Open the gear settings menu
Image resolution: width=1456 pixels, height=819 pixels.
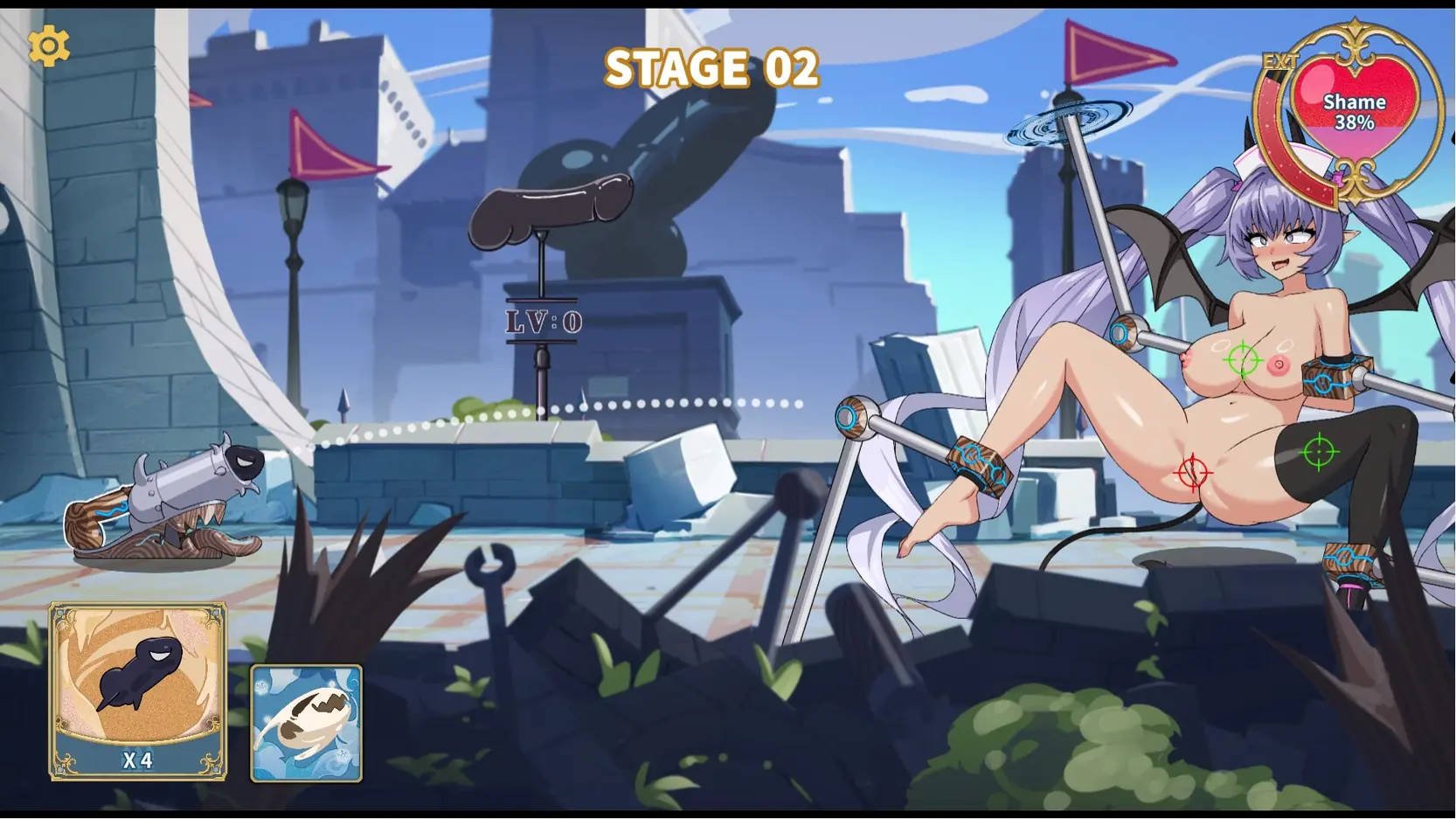(49, 46)
